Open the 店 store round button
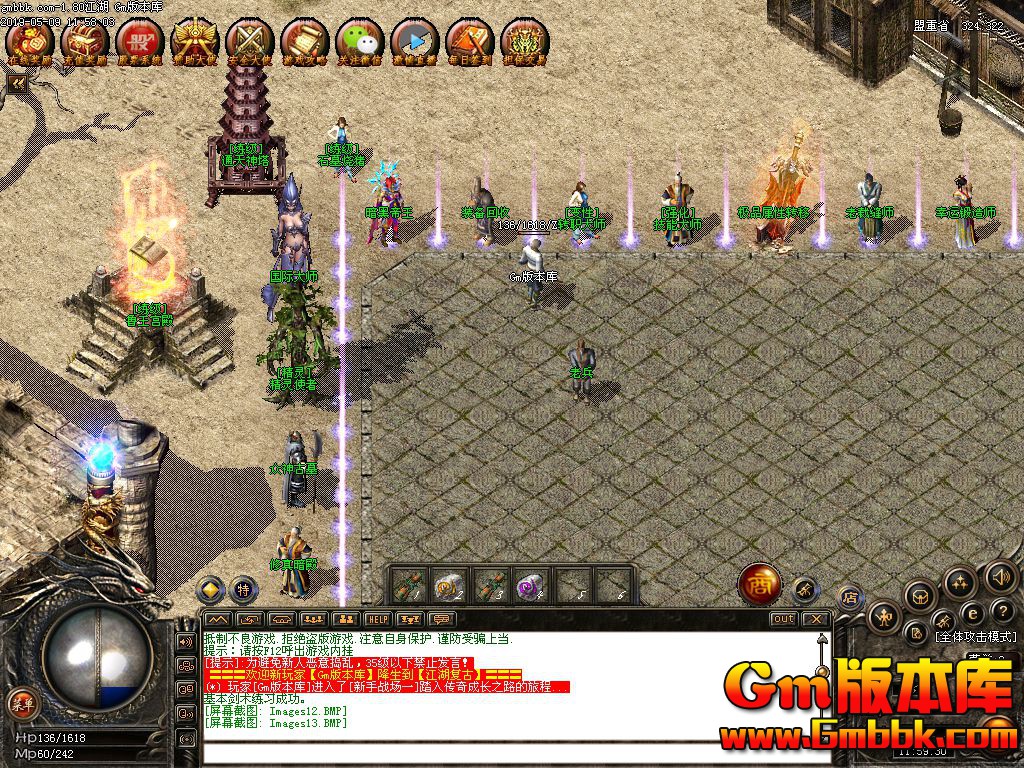This screenshot has height=768, width=1024. tap(850, 598)
